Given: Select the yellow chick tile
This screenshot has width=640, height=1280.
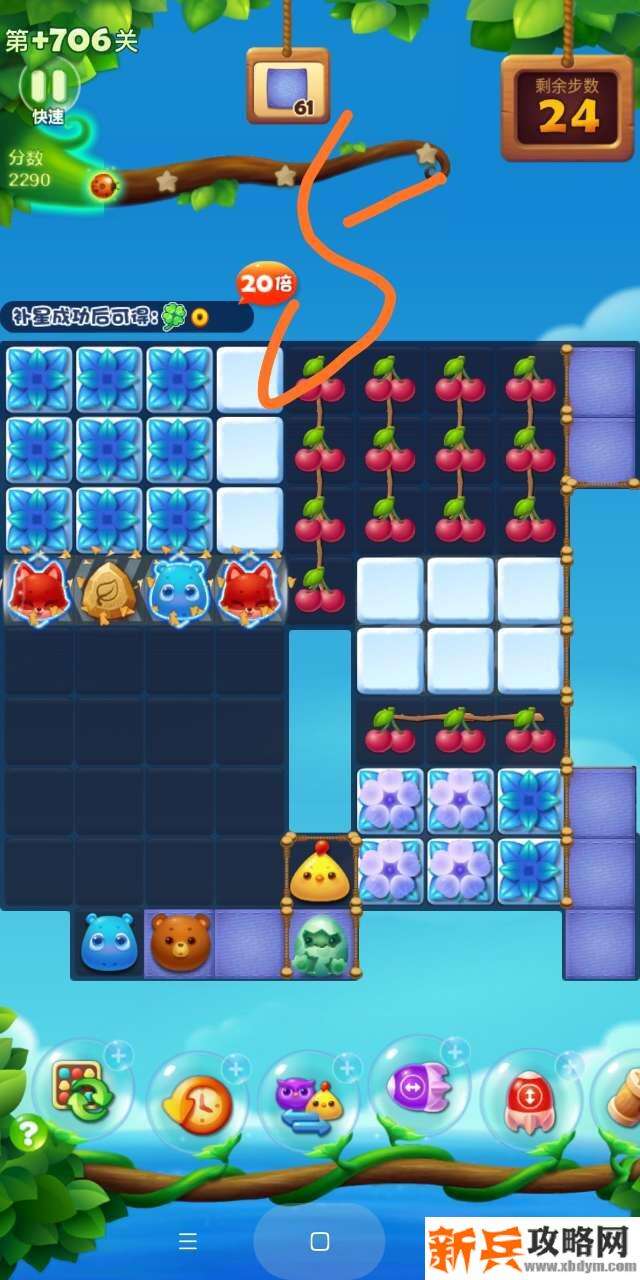Looking at the screenshot, I should coord(320,872).
